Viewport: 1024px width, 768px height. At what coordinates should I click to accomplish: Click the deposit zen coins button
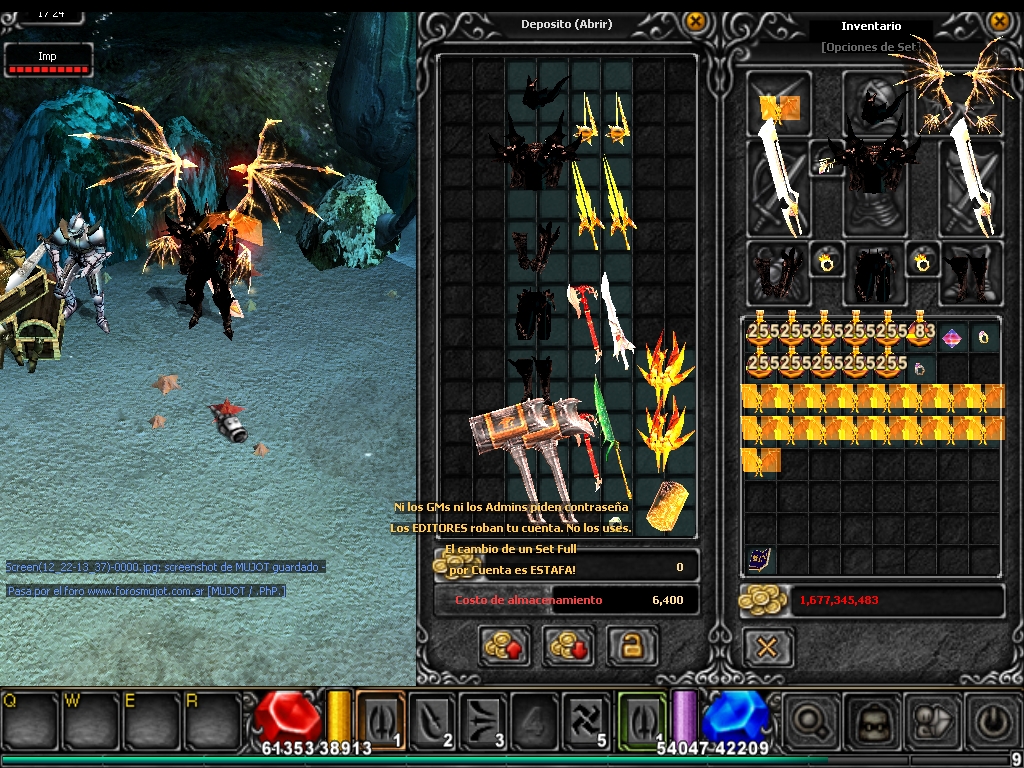click(x=504, y=646)
